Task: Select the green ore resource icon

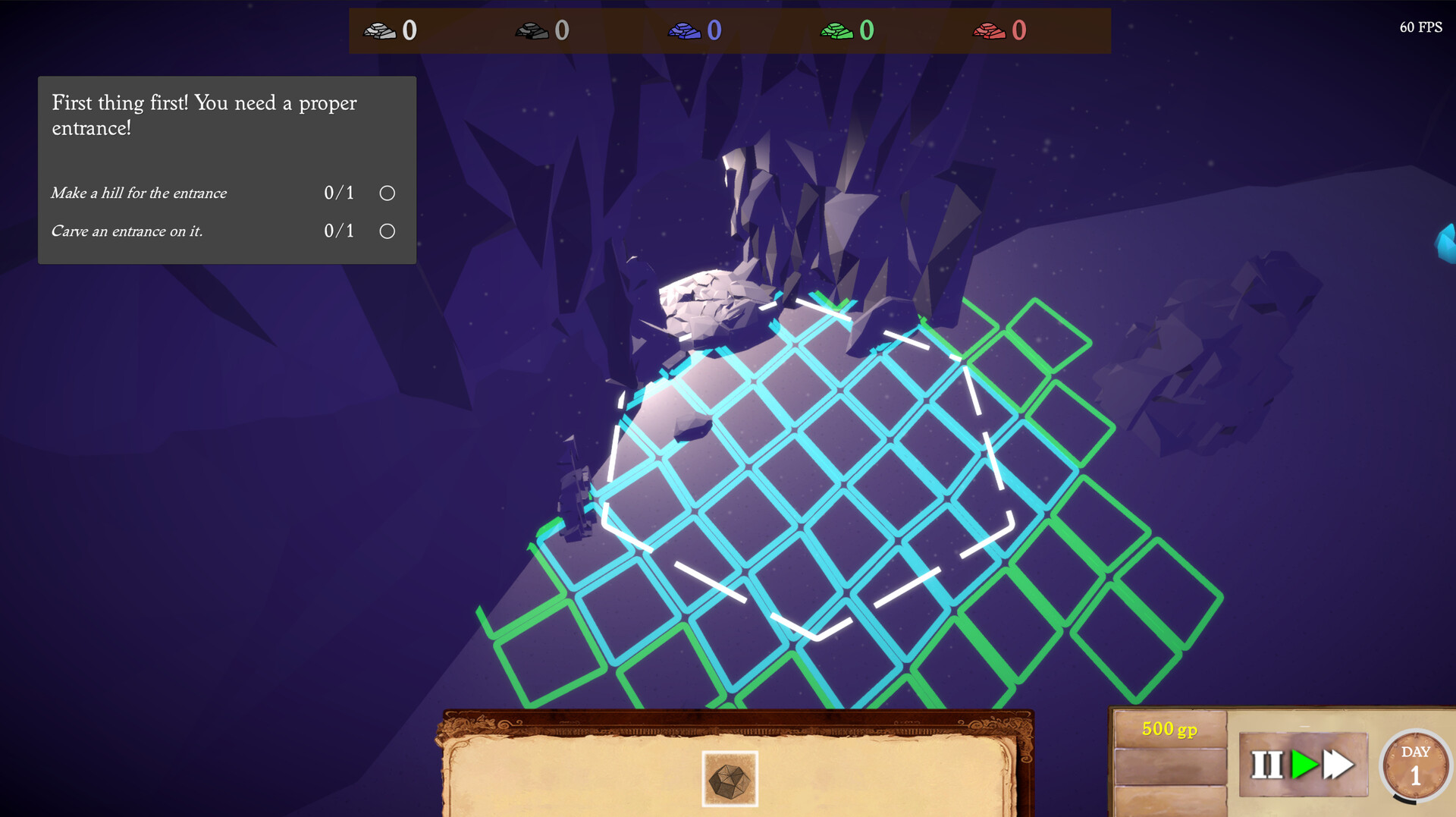Action: (x=838, y=31)
